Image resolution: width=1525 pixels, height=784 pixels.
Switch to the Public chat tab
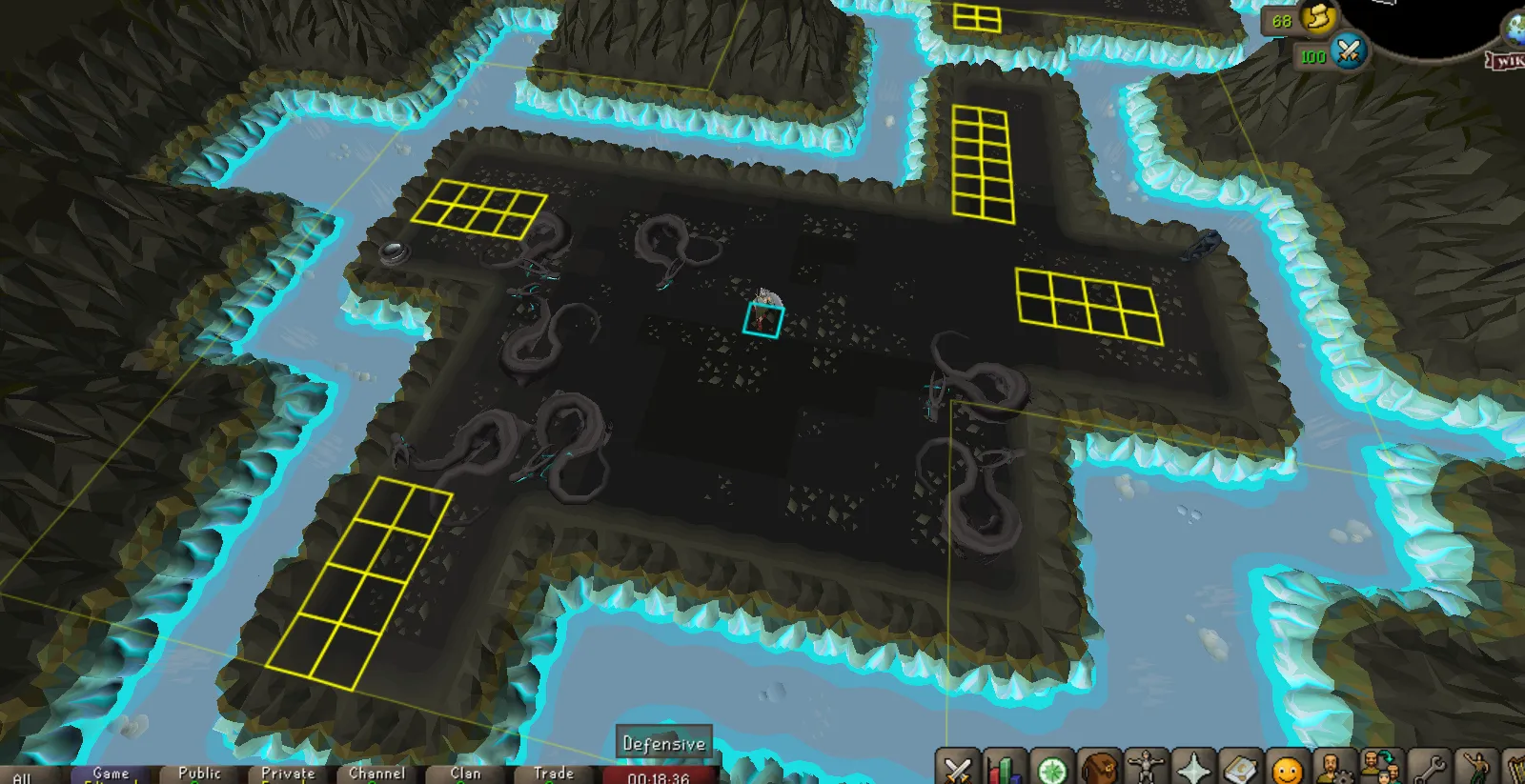[x=199, y=774]
